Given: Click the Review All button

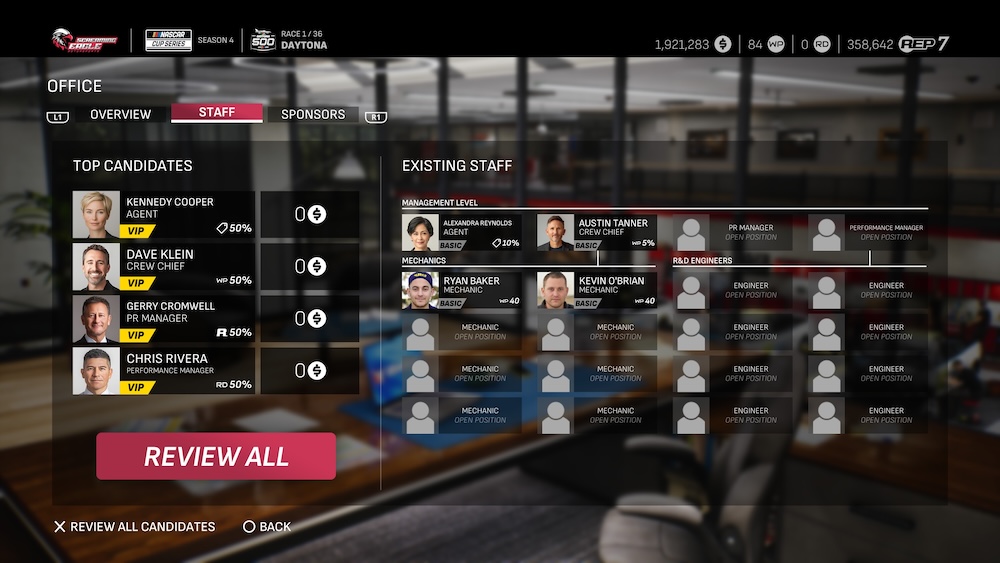Looking at the screenshot, I should pos(216,456).
